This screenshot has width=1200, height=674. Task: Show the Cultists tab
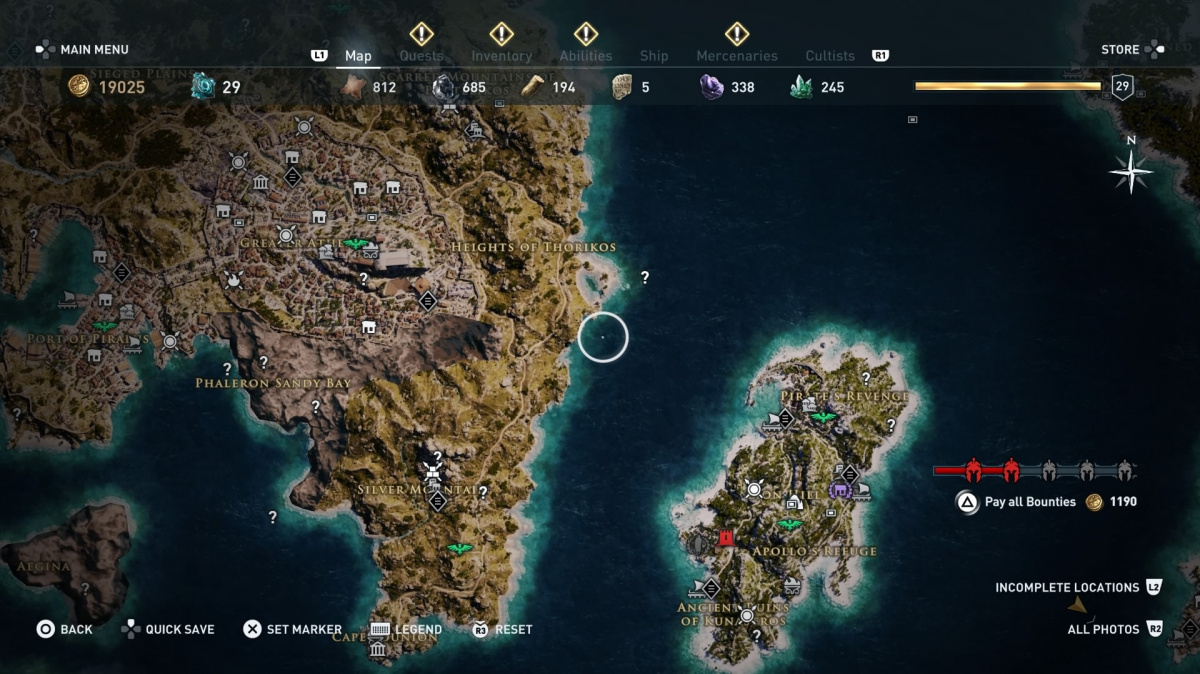click(830, 56)
